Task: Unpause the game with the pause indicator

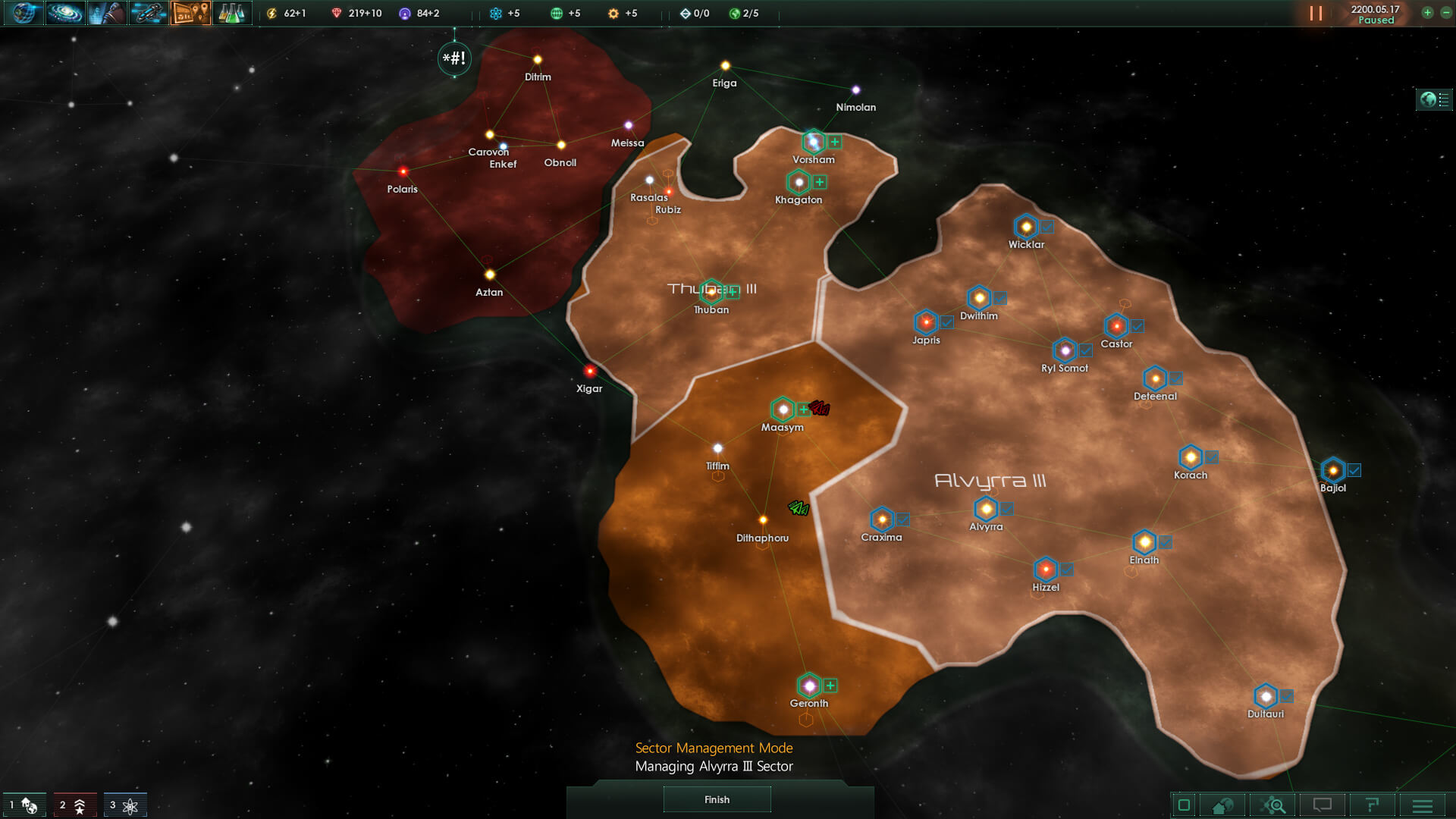Action: [1315, 12]
